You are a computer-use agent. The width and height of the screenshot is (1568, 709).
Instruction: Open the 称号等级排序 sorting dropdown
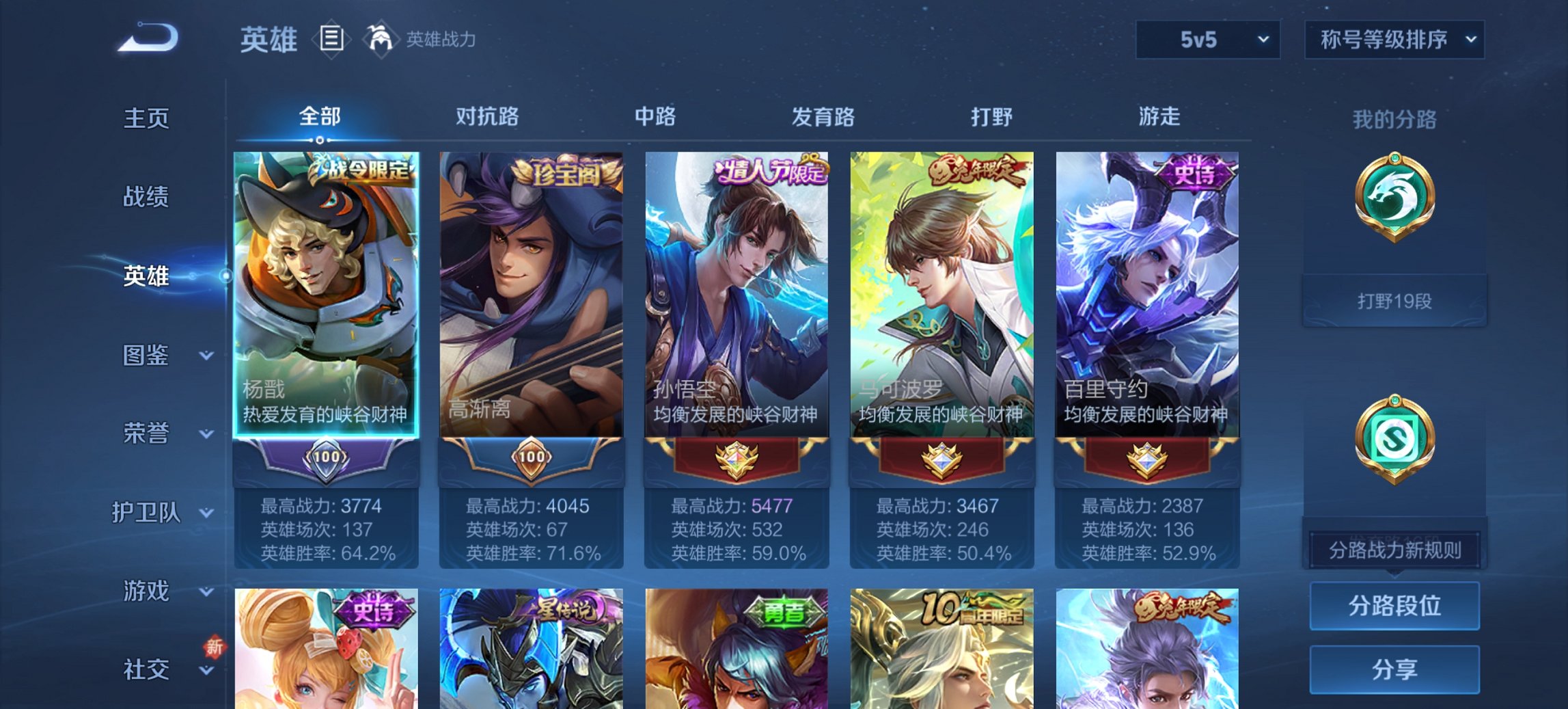coord(1395,40)
